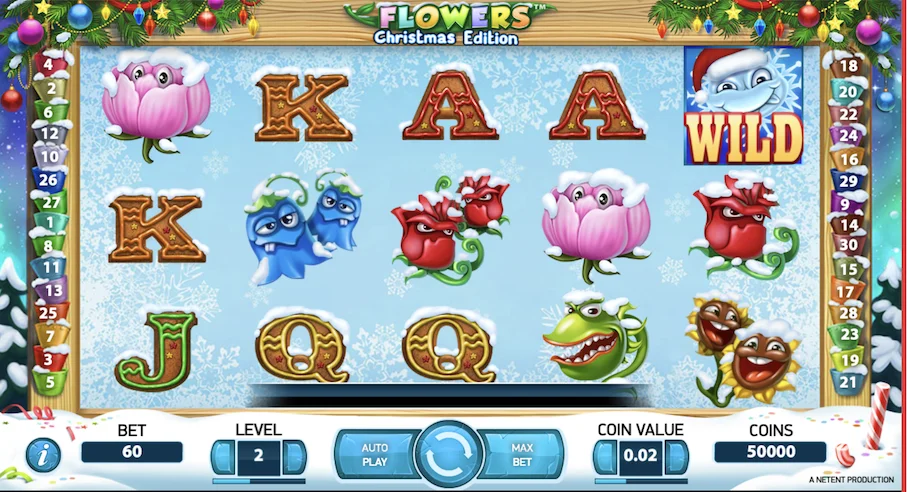Lower the Coin Value
907x492 pixels.
(x=604, y=457)
